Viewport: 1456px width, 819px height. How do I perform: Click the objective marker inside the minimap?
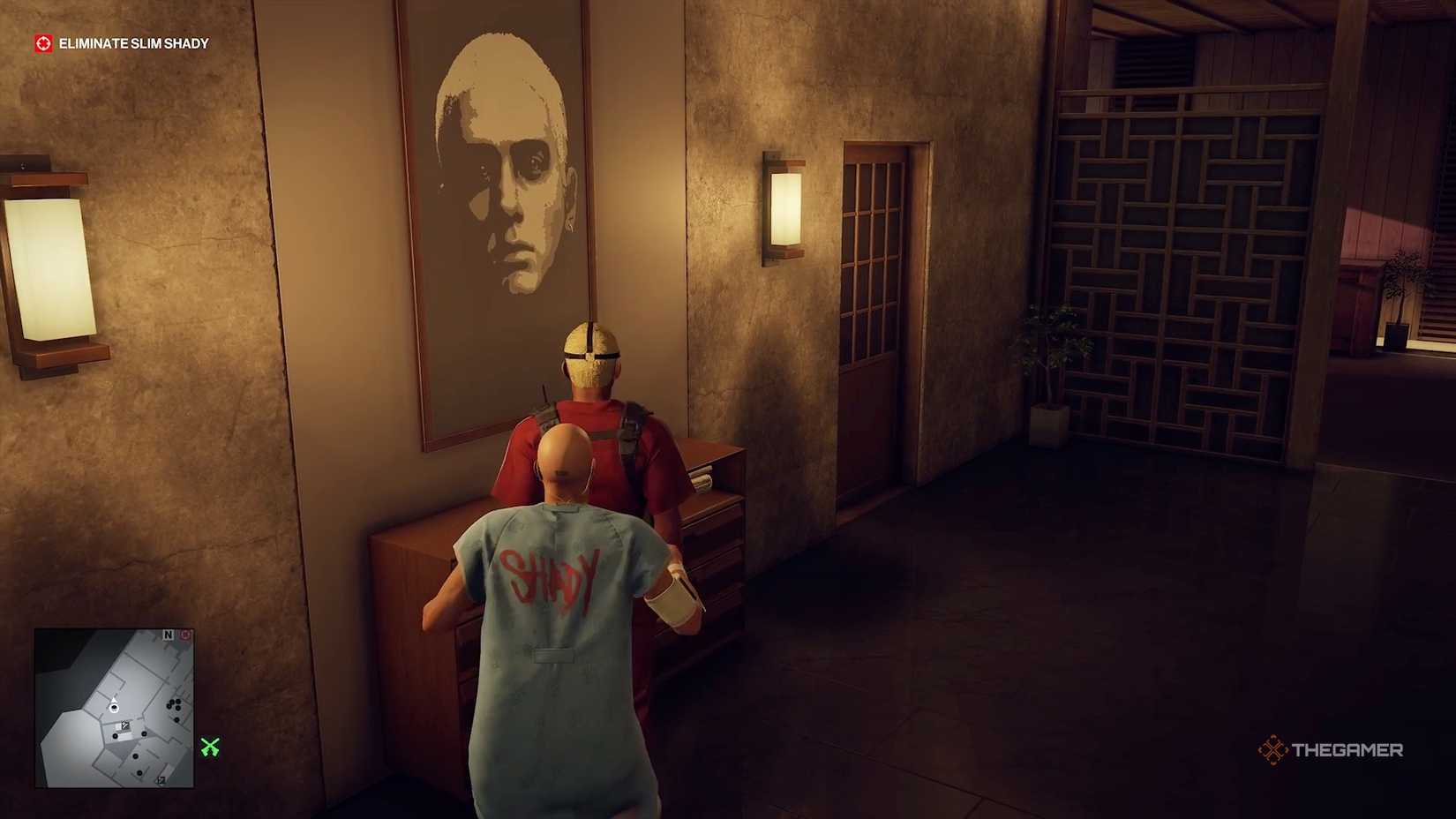[x=125, y=724]
